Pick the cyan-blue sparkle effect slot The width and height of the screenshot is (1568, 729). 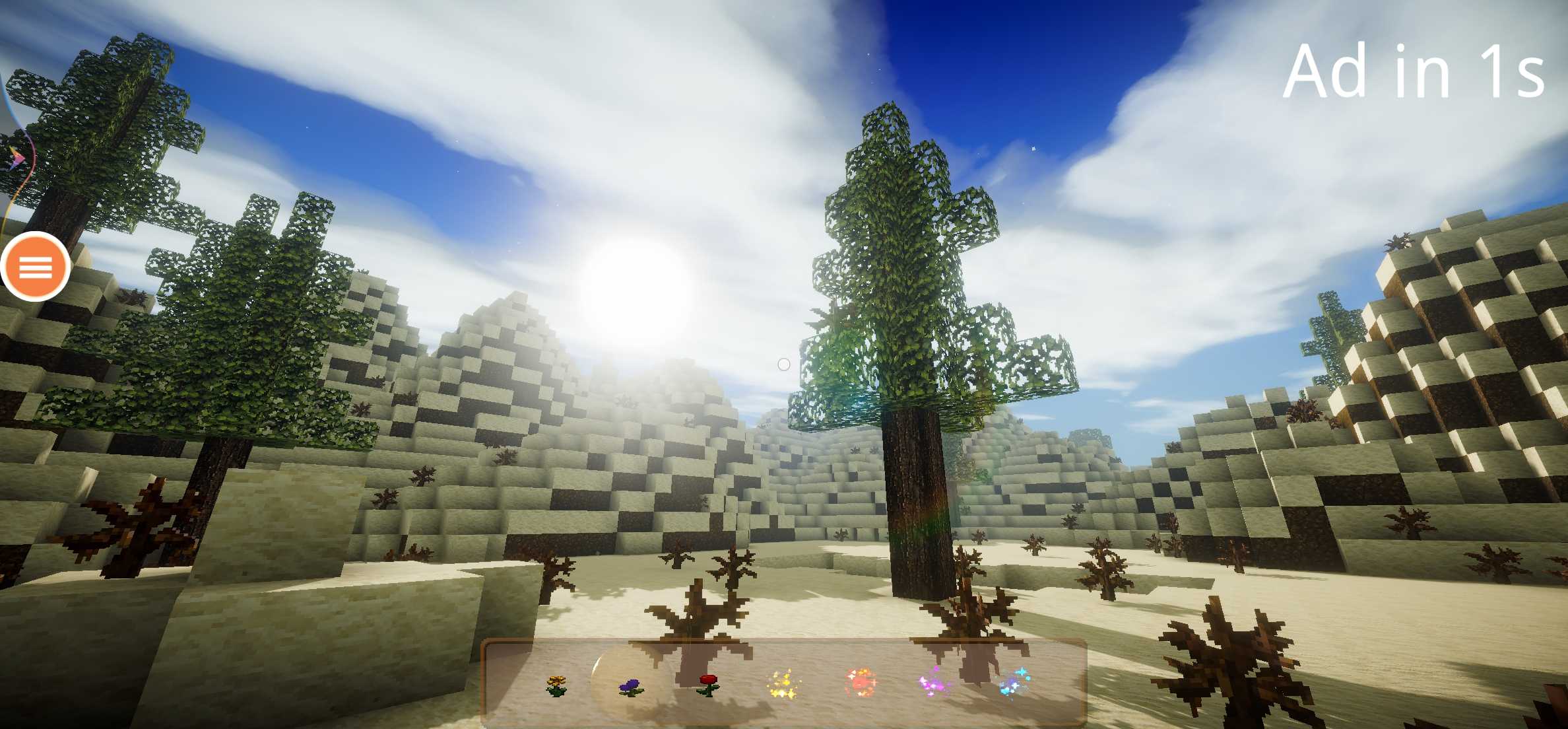coord(1014,683)
